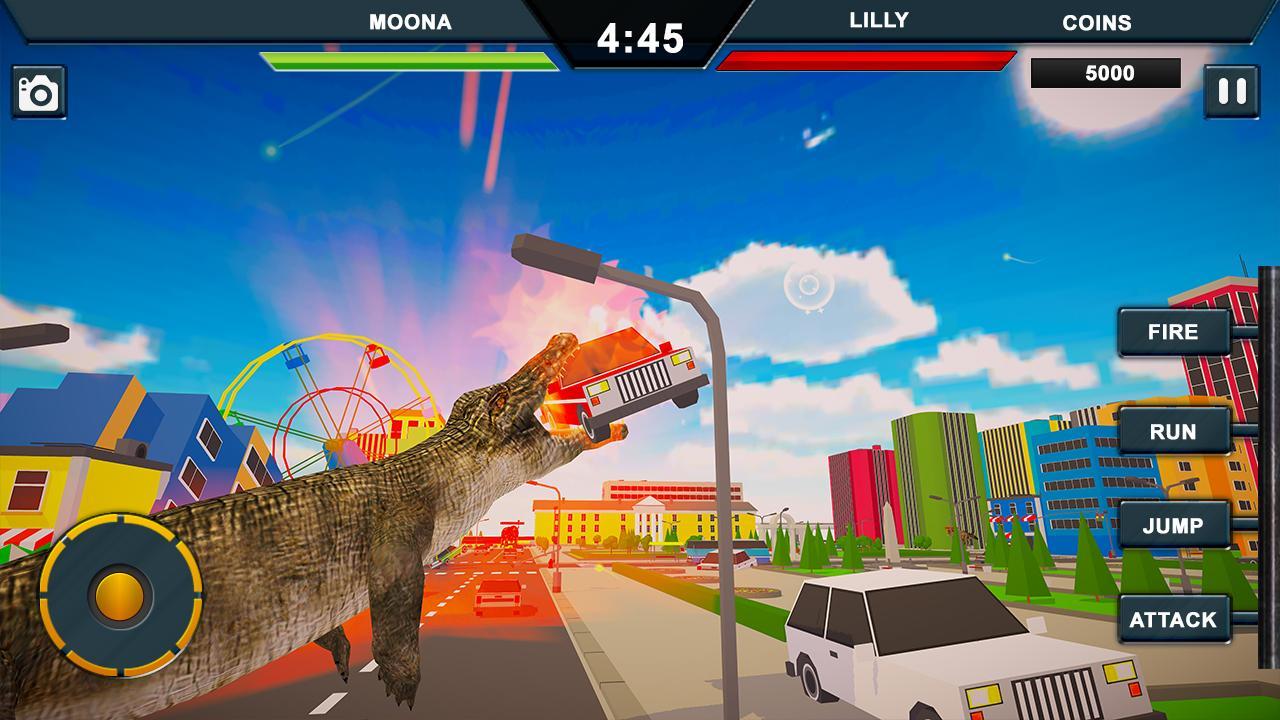Screen dimensions: 1280x720
Task: Click Moona's green health bar
Action: [x=410, y=60]
